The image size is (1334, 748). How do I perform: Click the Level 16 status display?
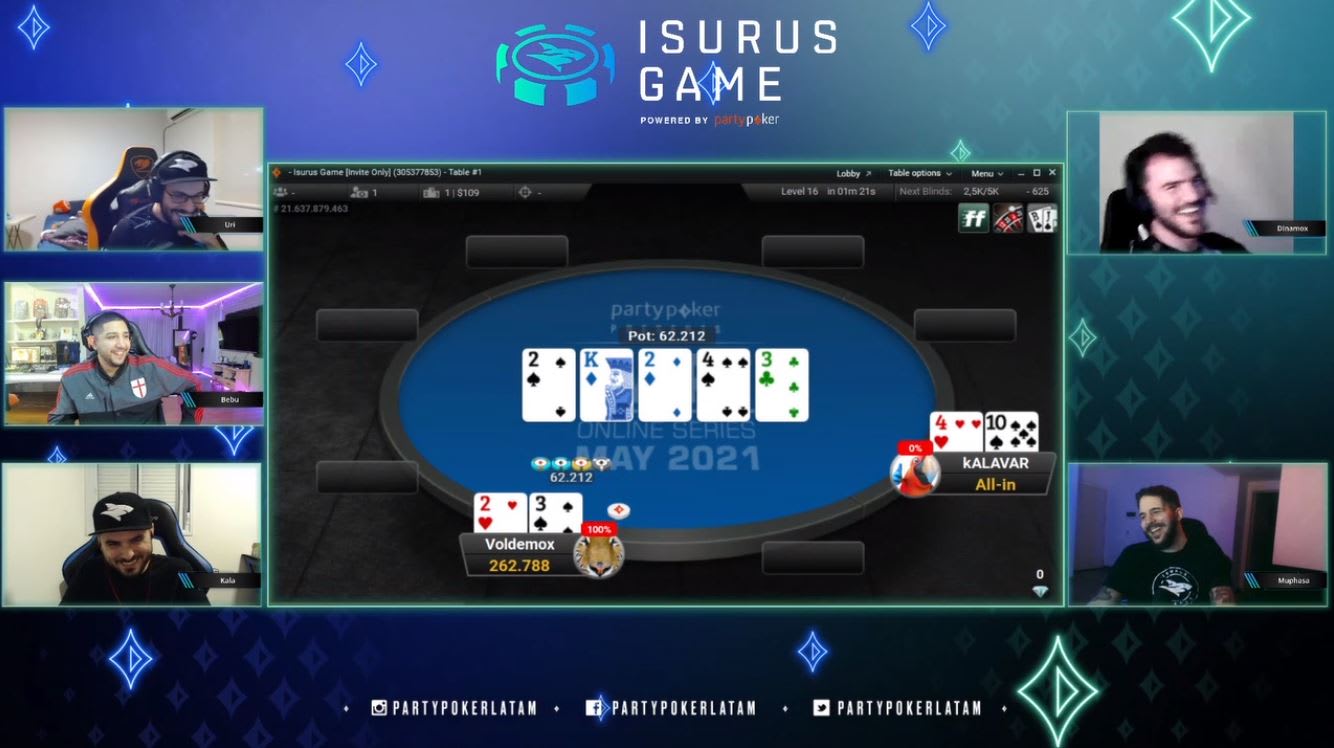click(x=799, y=190)
